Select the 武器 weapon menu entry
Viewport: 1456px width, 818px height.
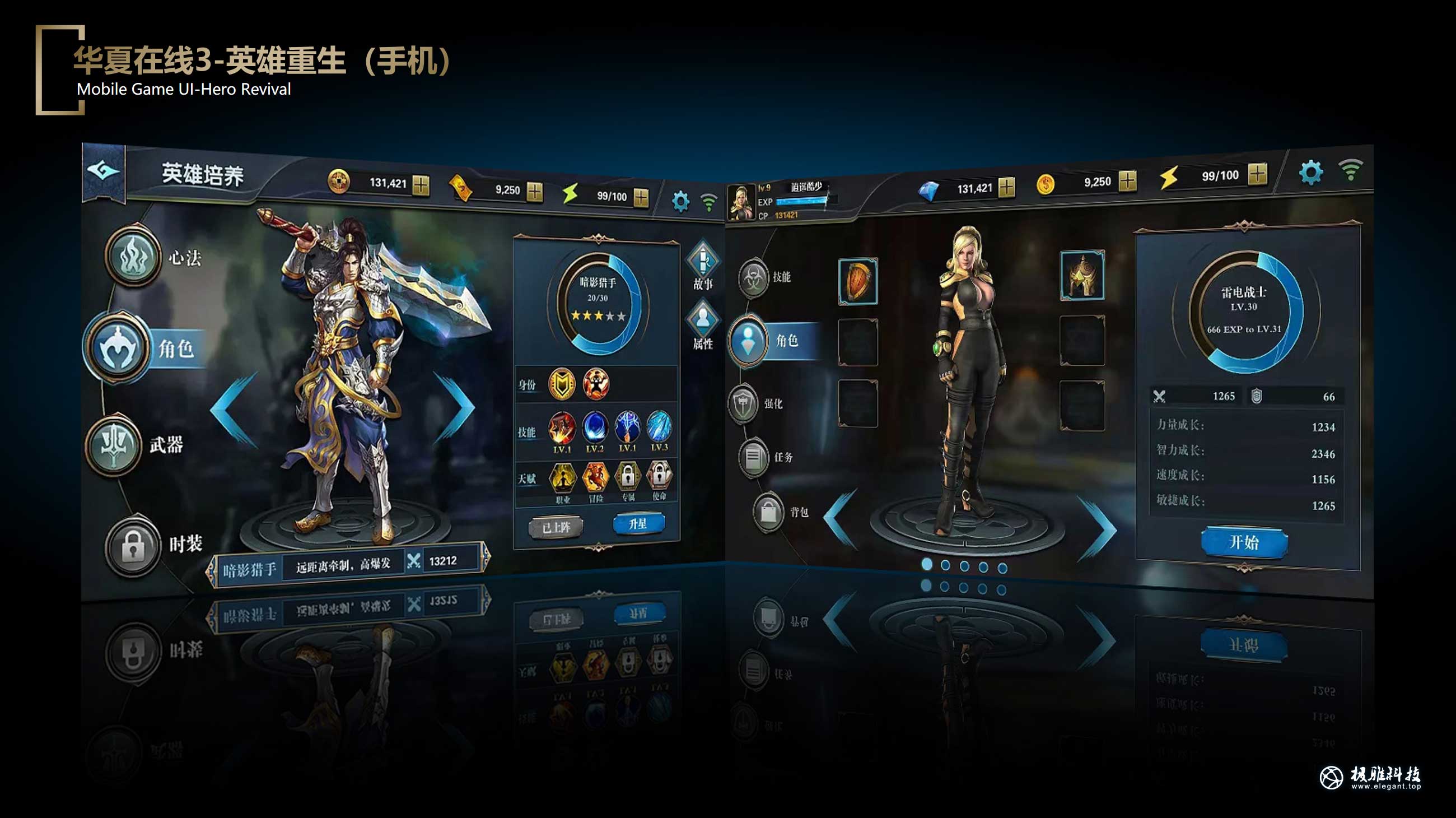click(114, 445)
